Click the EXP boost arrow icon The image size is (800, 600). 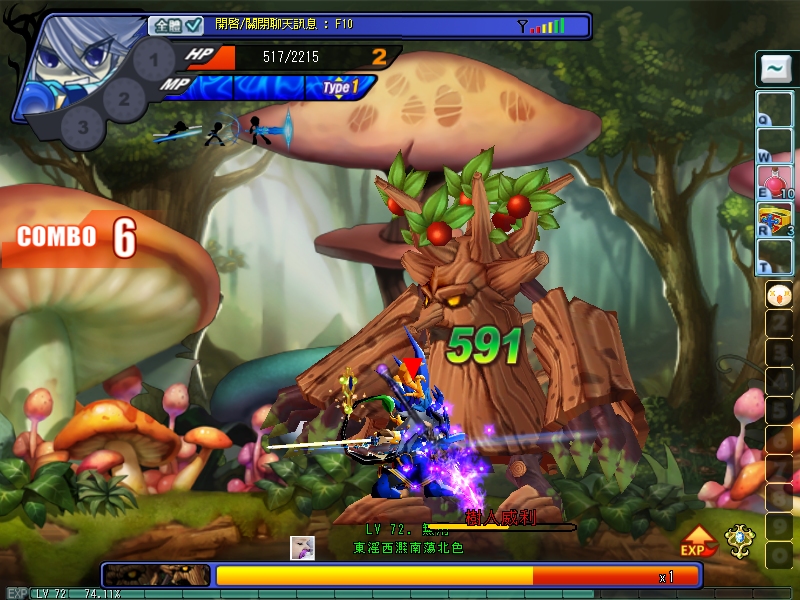pos(697,540)
